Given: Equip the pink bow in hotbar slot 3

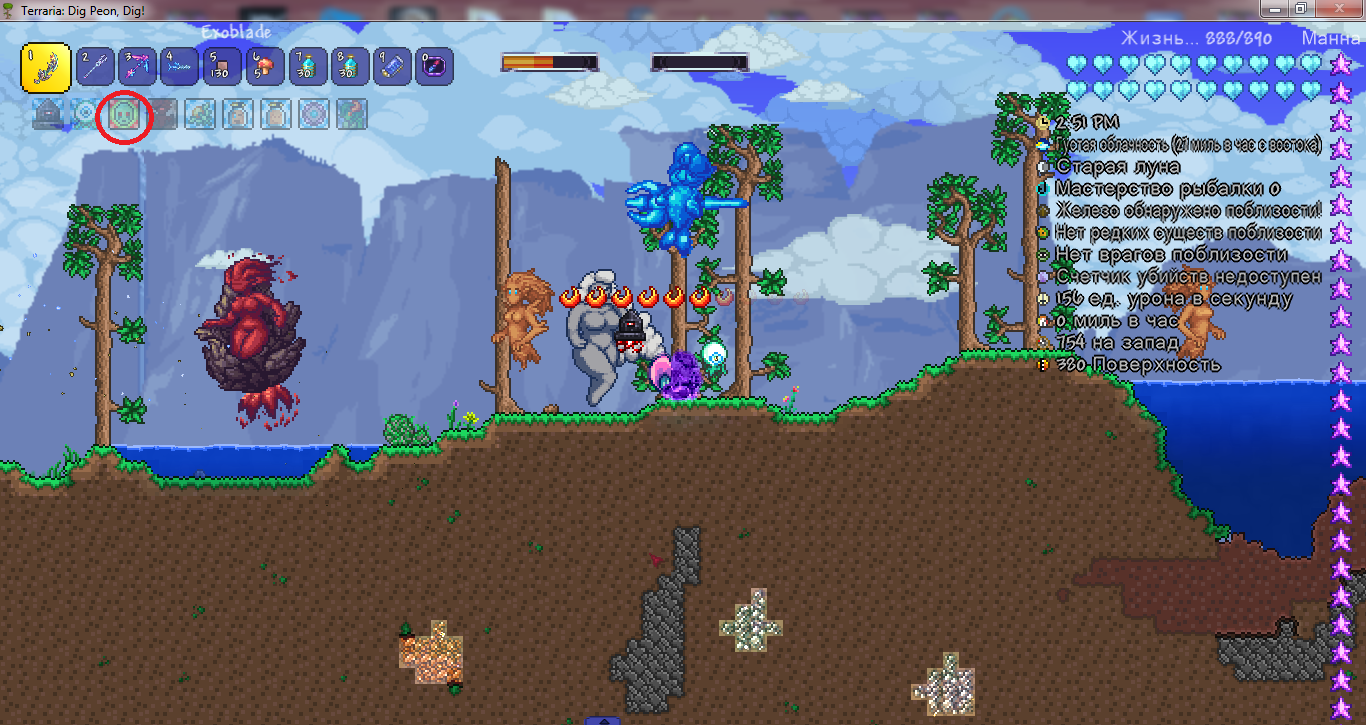Looking at the screenshot, I should point(136,65).
